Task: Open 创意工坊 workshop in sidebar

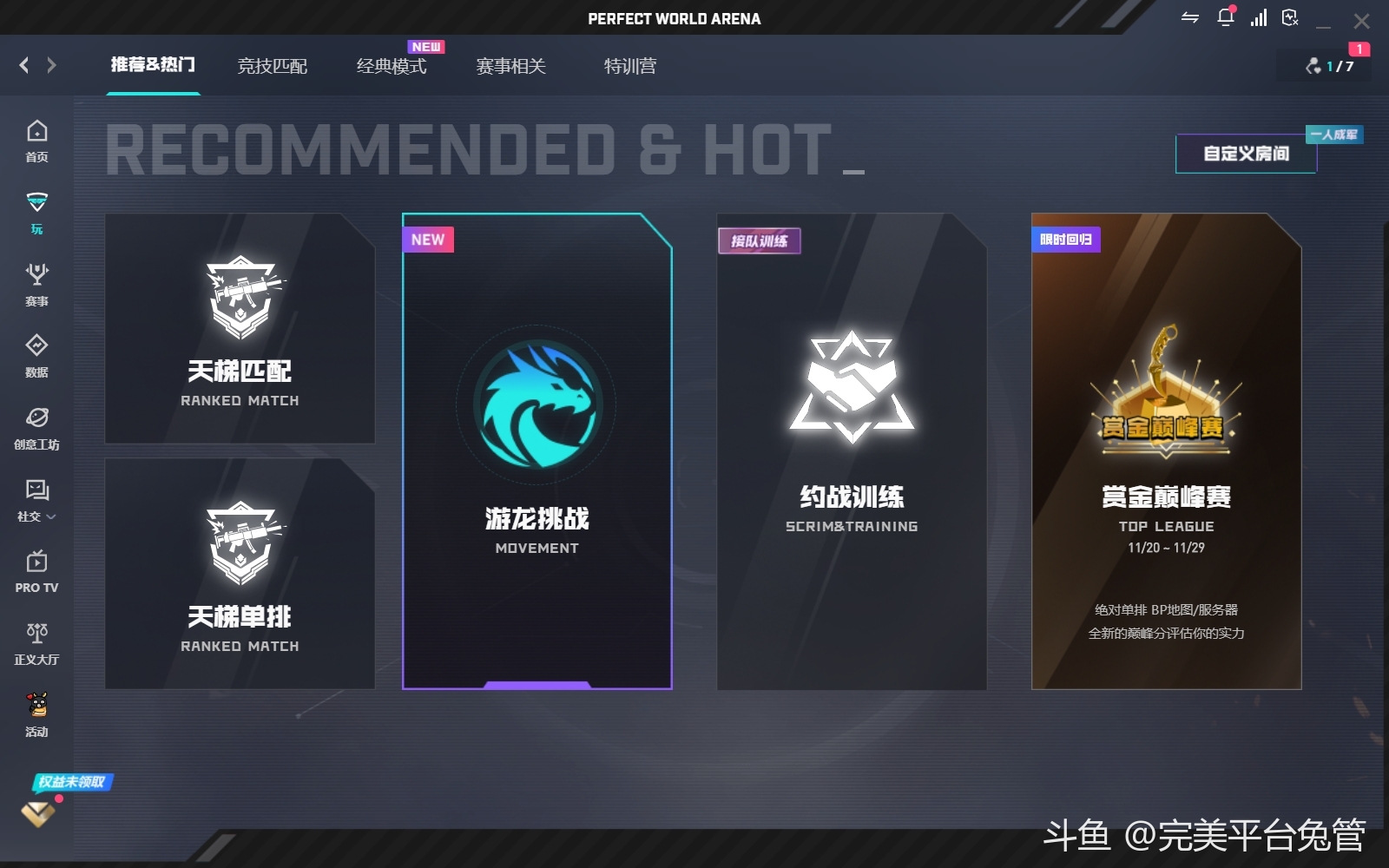Action: (x=36, y=428)
